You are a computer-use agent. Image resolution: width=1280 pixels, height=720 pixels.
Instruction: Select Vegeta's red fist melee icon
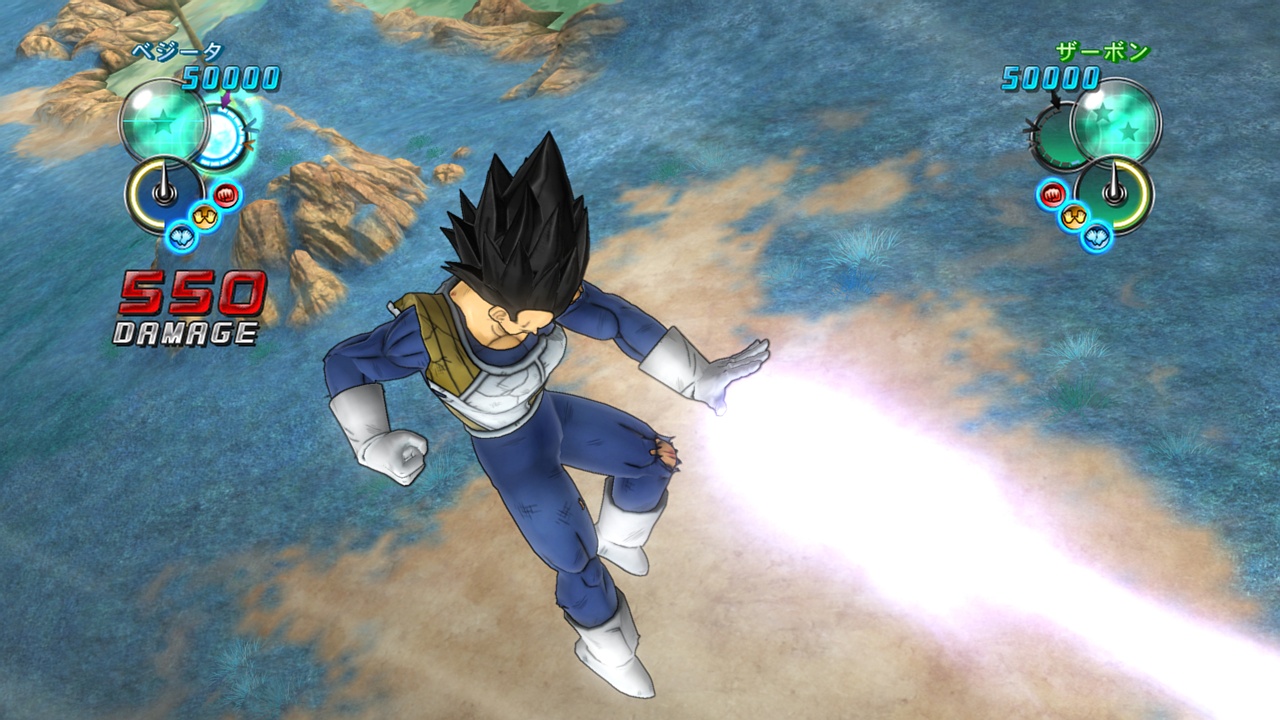(225, 194)
